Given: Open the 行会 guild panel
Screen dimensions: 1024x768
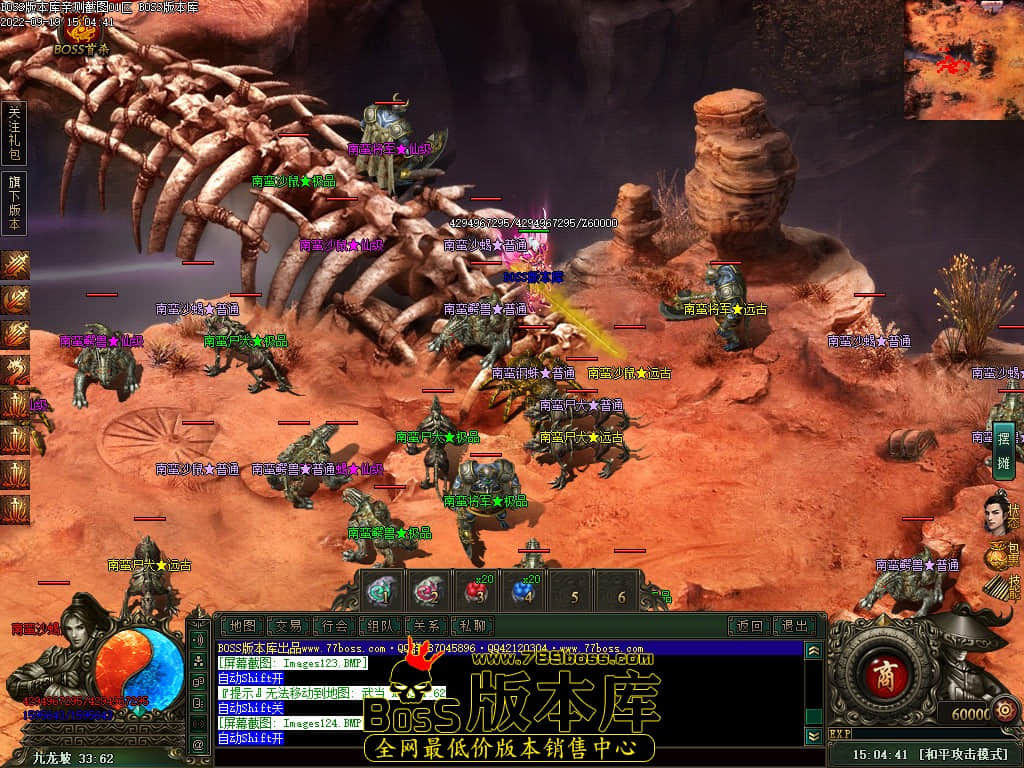Looking at the screenshot, I should (x=335, y=626).
